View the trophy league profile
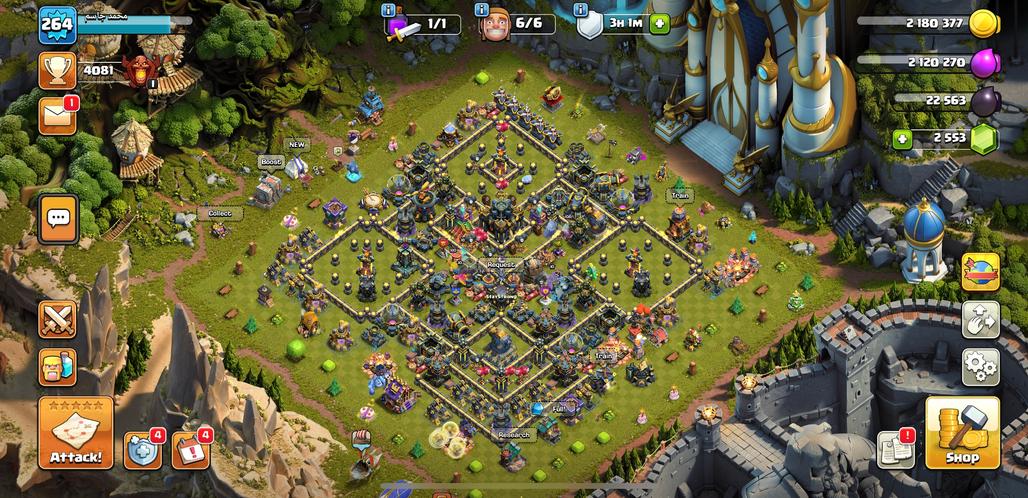 click(x=58, y=70)
